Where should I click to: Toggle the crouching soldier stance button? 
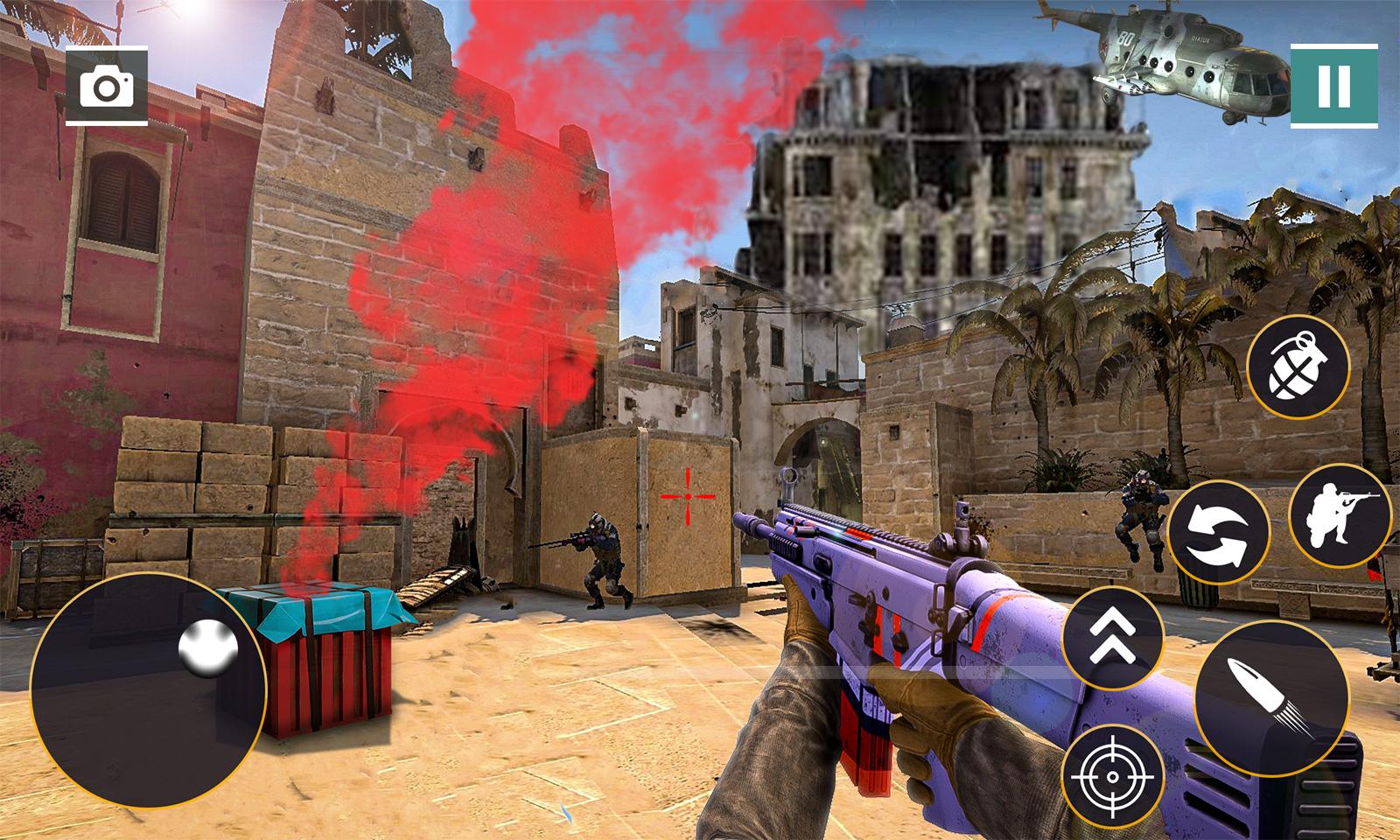tap(1340, 515)
